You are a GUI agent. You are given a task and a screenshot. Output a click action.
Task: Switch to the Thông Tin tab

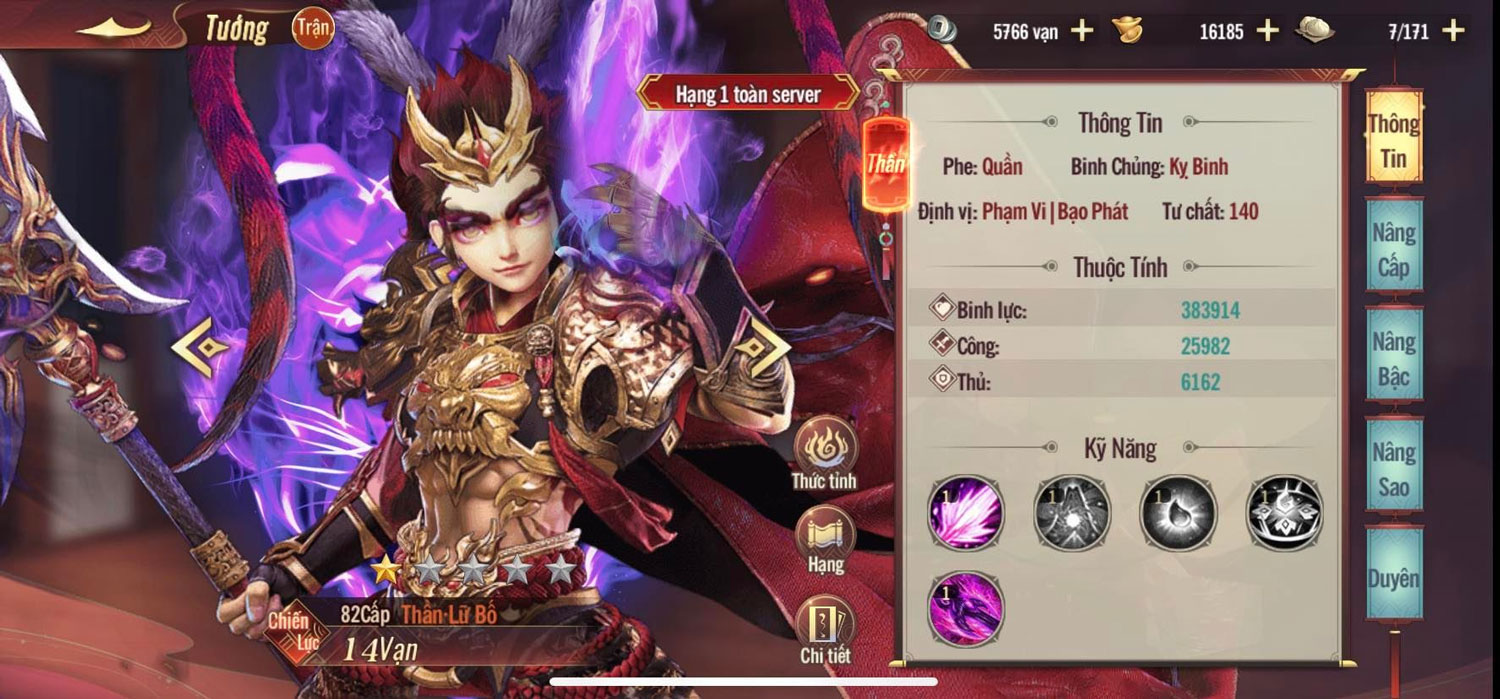point(1394,139)
